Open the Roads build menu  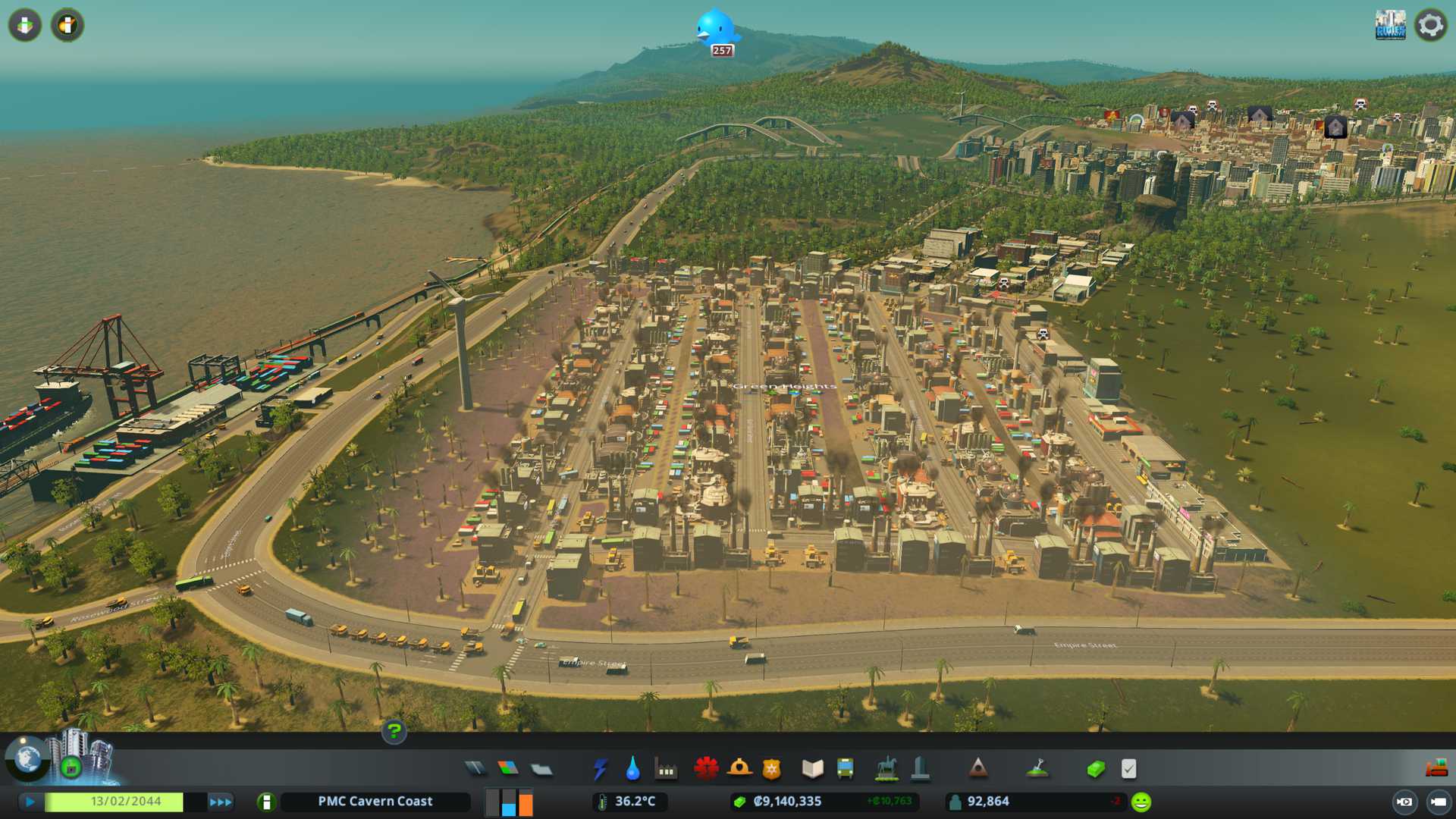coord(475,769)
